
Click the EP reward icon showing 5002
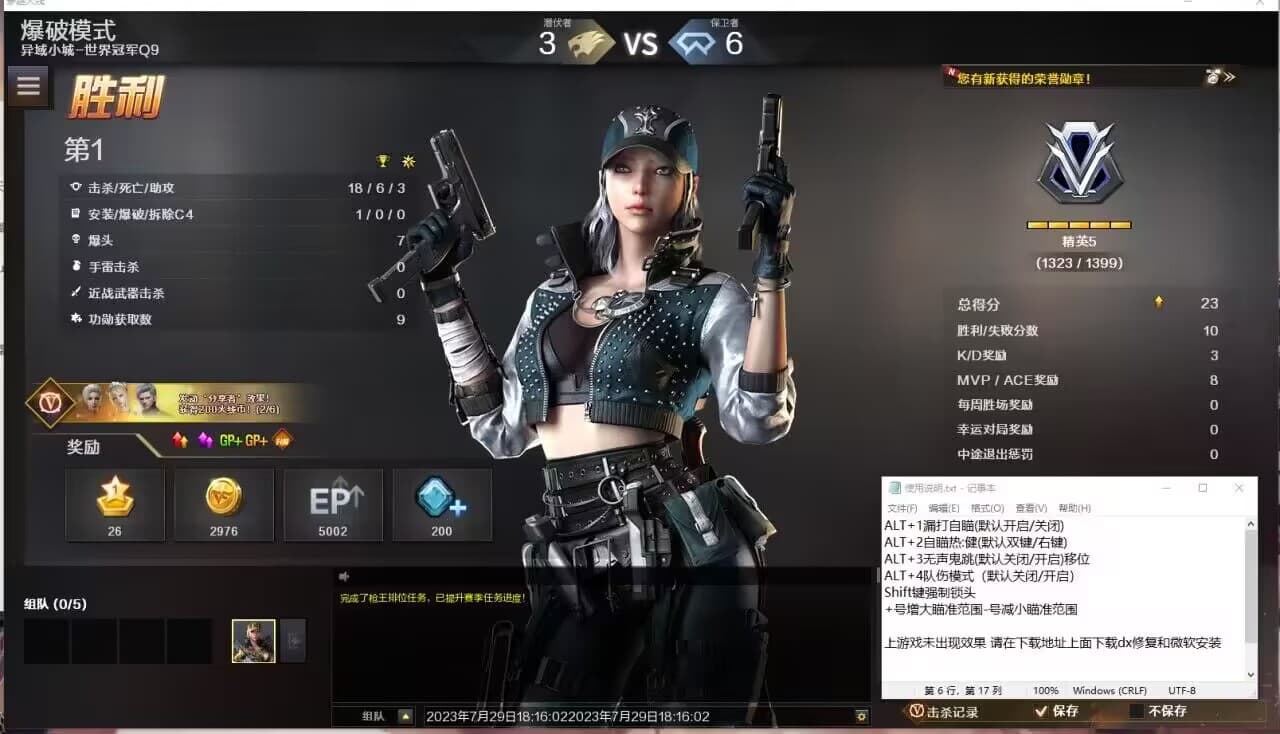[x=333, y=504]
